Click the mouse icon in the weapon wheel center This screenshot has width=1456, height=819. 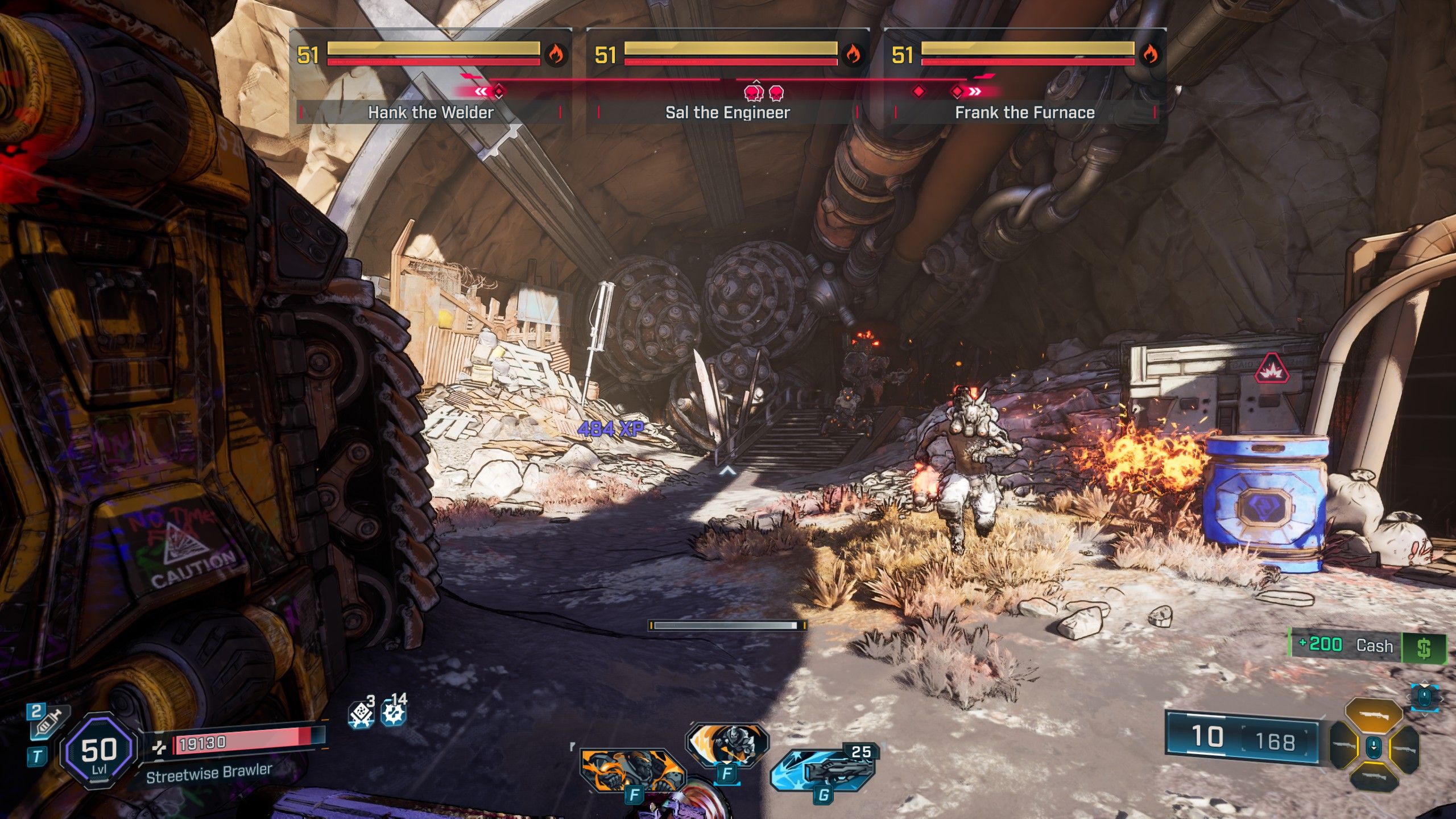coord(1374,746)
